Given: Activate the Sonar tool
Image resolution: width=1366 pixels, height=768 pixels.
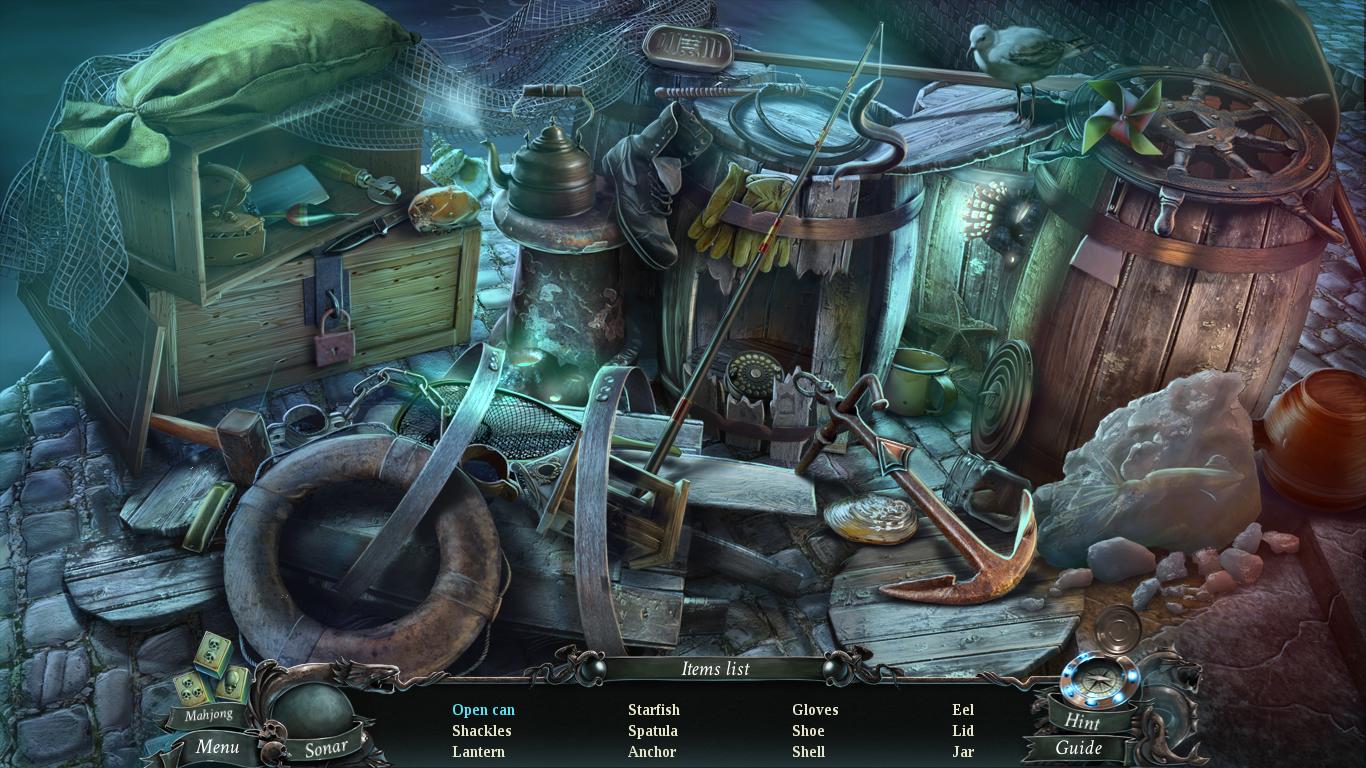Looking at the screenshot, I should [x=326, y=747].
